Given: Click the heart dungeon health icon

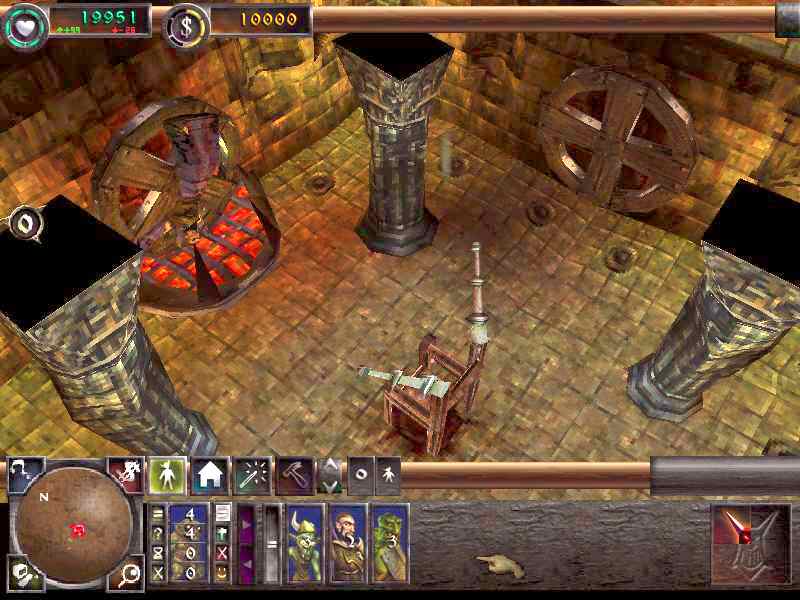Looking at the screenshot, I should click(22, 20).
